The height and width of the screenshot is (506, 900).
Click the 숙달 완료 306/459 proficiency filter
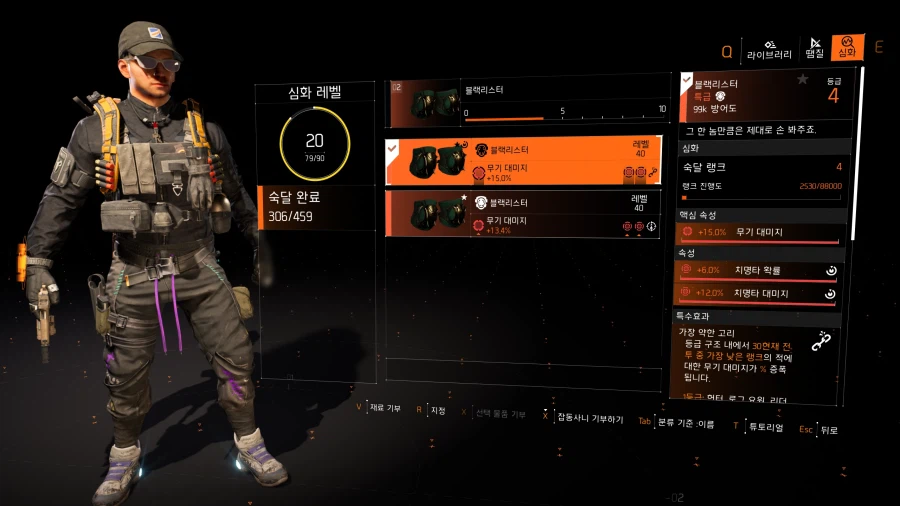[315, 208]
